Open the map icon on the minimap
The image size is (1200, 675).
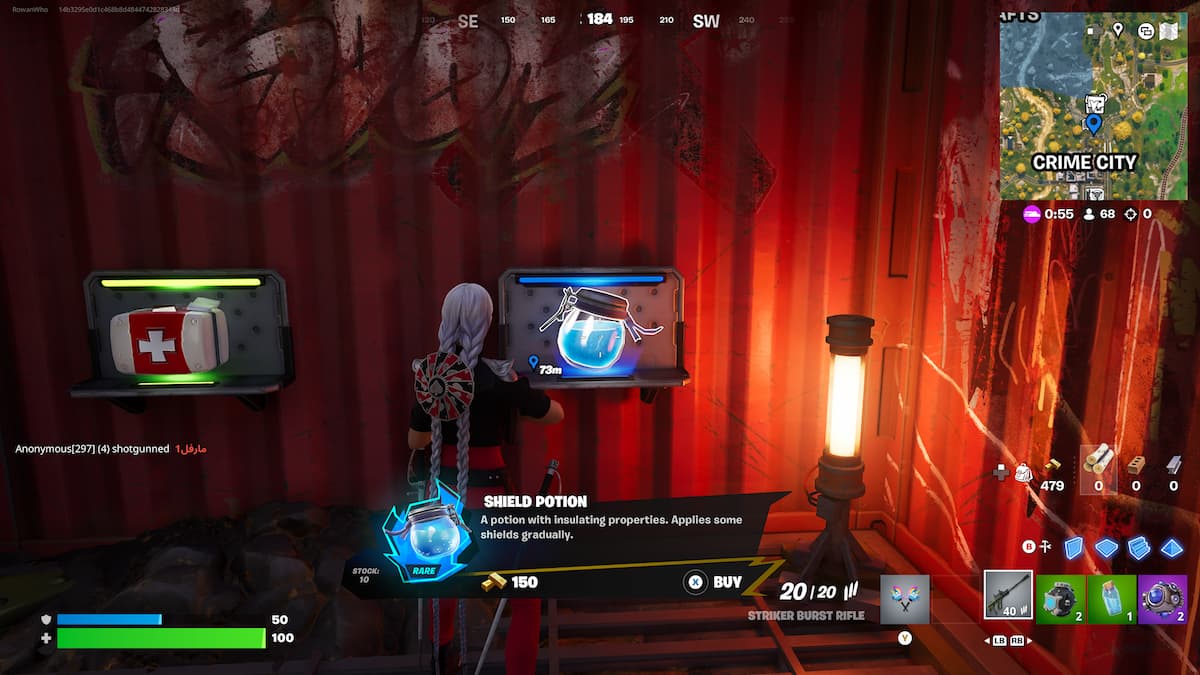pyautogui.click(x=1168, y=31)
